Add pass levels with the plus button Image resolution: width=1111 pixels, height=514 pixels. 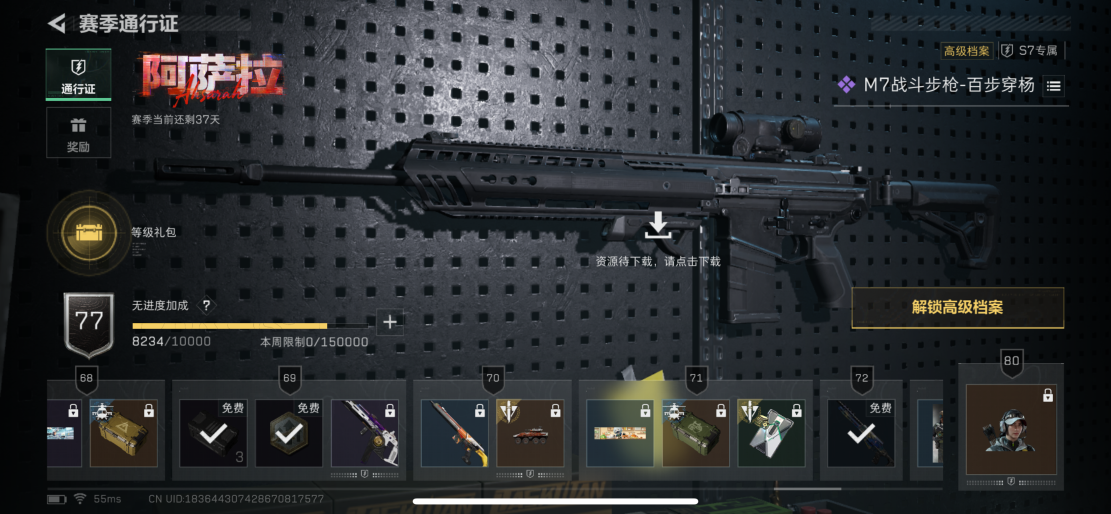pyautogui.click(x=390, y=322)
